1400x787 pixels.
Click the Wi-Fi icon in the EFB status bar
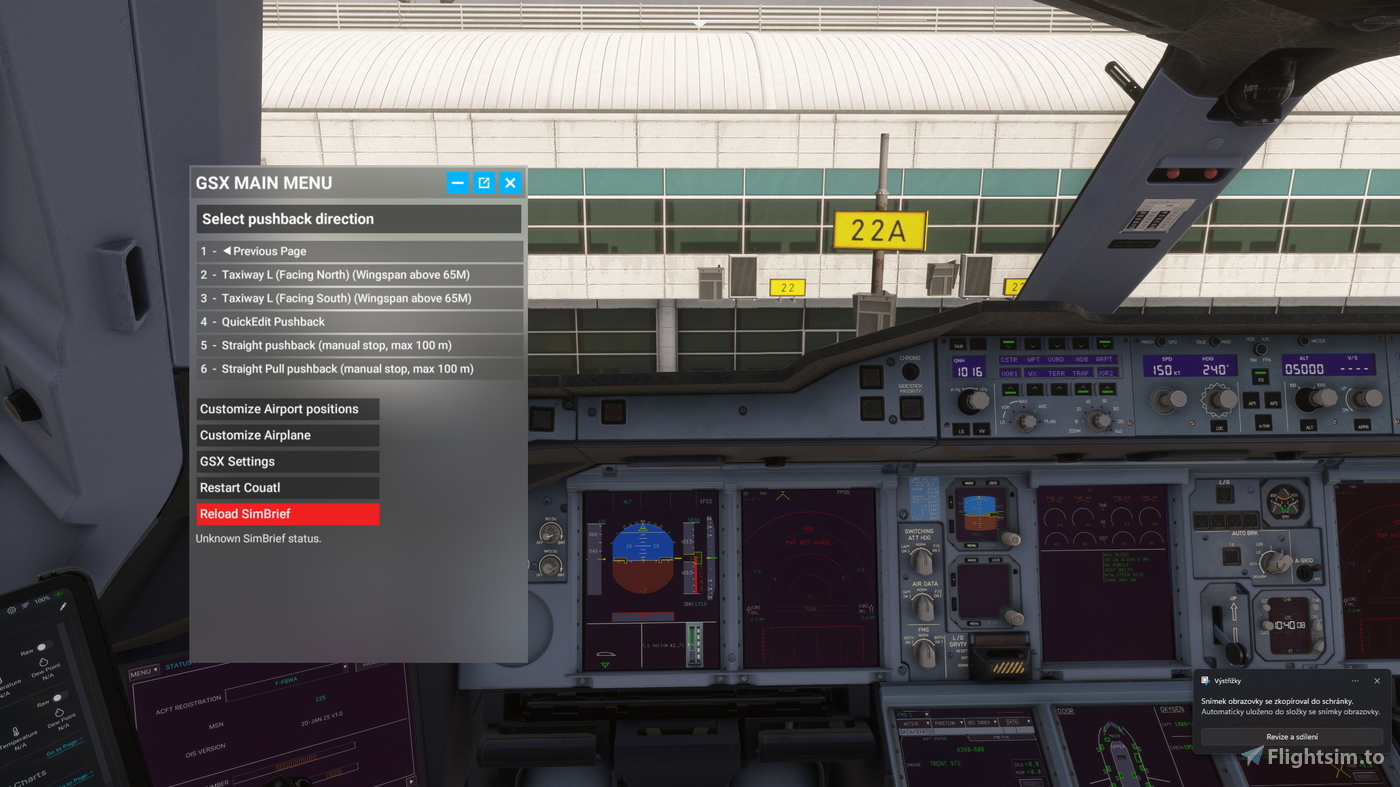(24, 604)
